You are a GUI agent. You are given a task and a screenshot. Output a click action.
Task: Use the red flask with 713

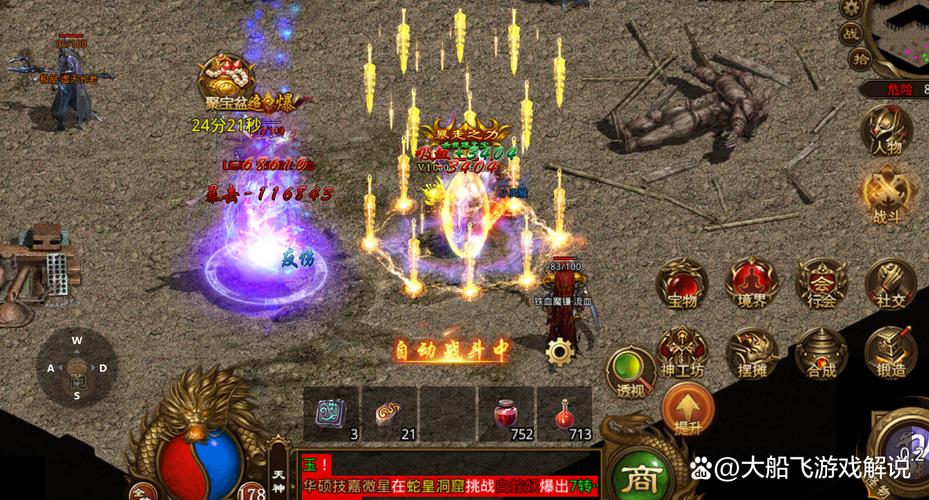[x=564, y=410]
